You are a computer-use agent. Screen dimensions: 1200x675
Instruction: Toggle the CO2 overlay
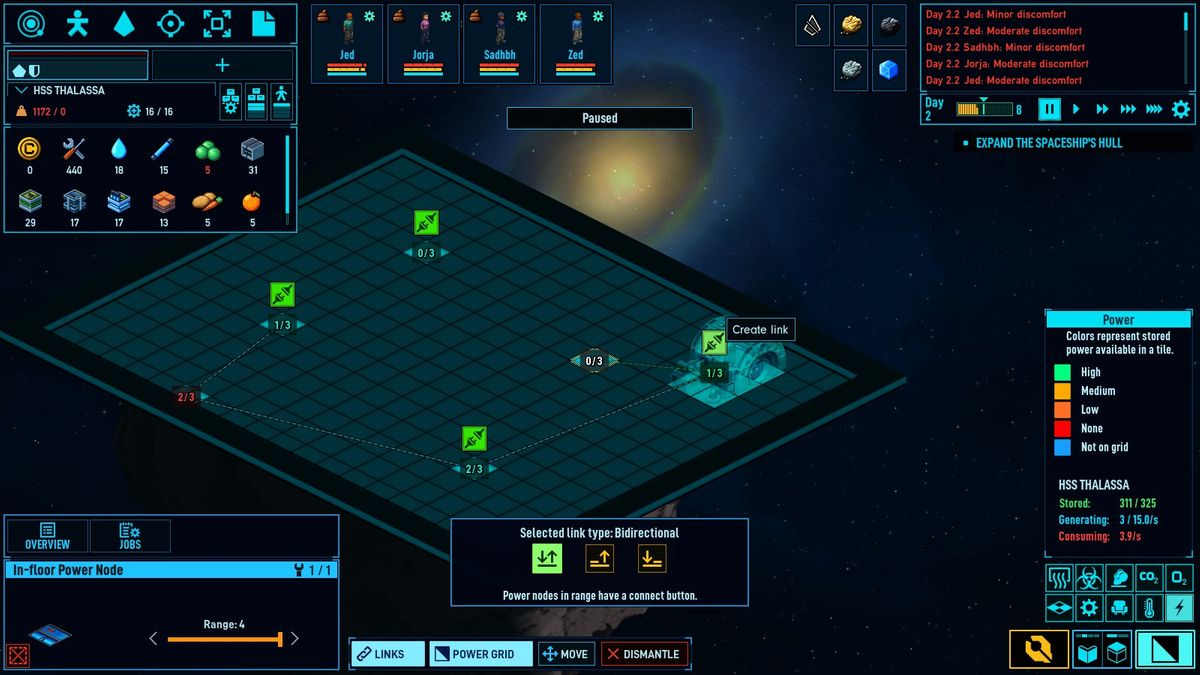coord(1149,577)
